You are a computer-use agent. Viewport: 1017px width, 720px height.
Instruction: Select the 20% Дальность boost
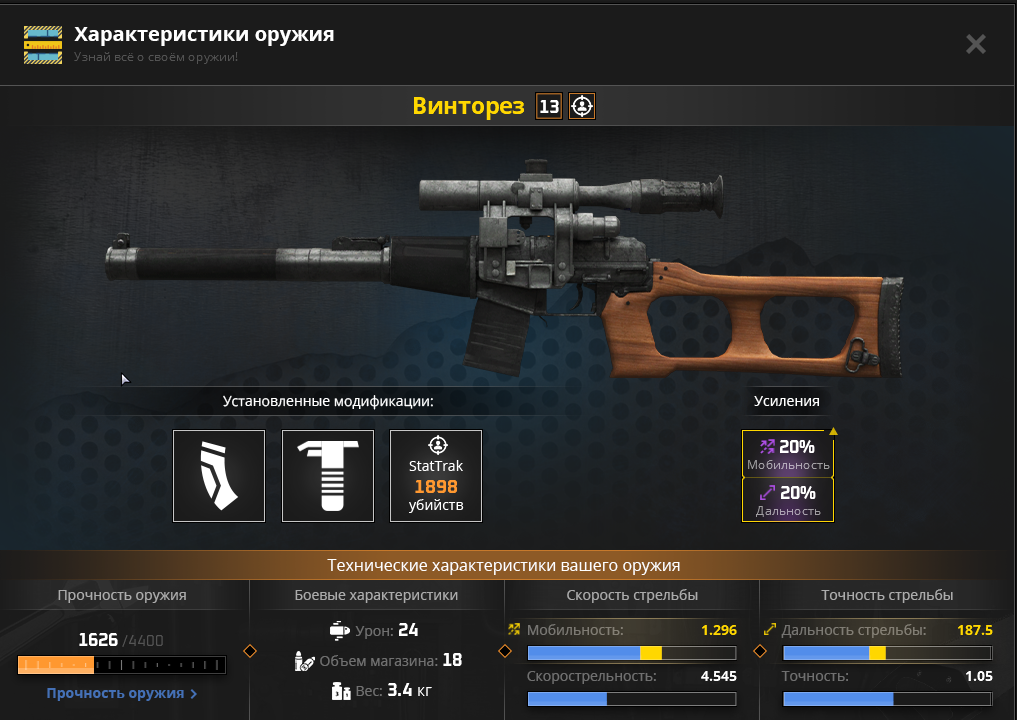tap(788, 500)
